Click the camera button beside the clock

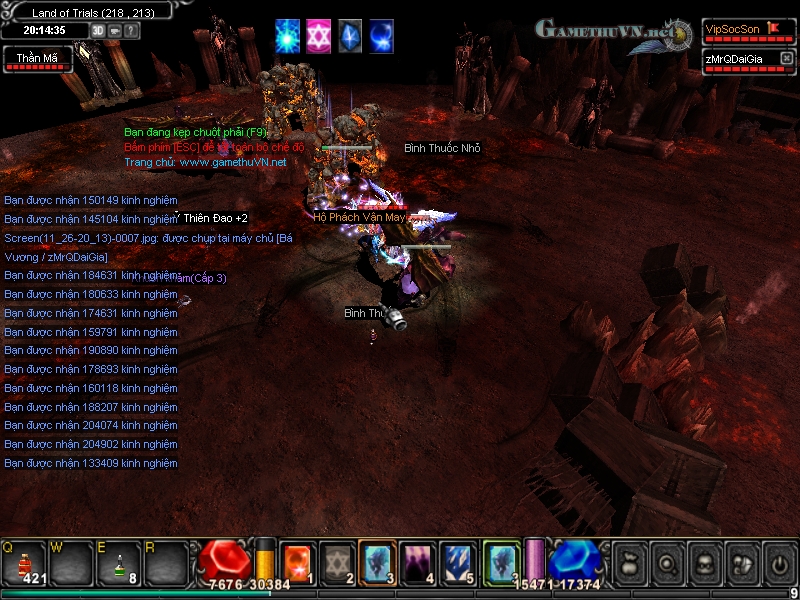coord(115,30)
